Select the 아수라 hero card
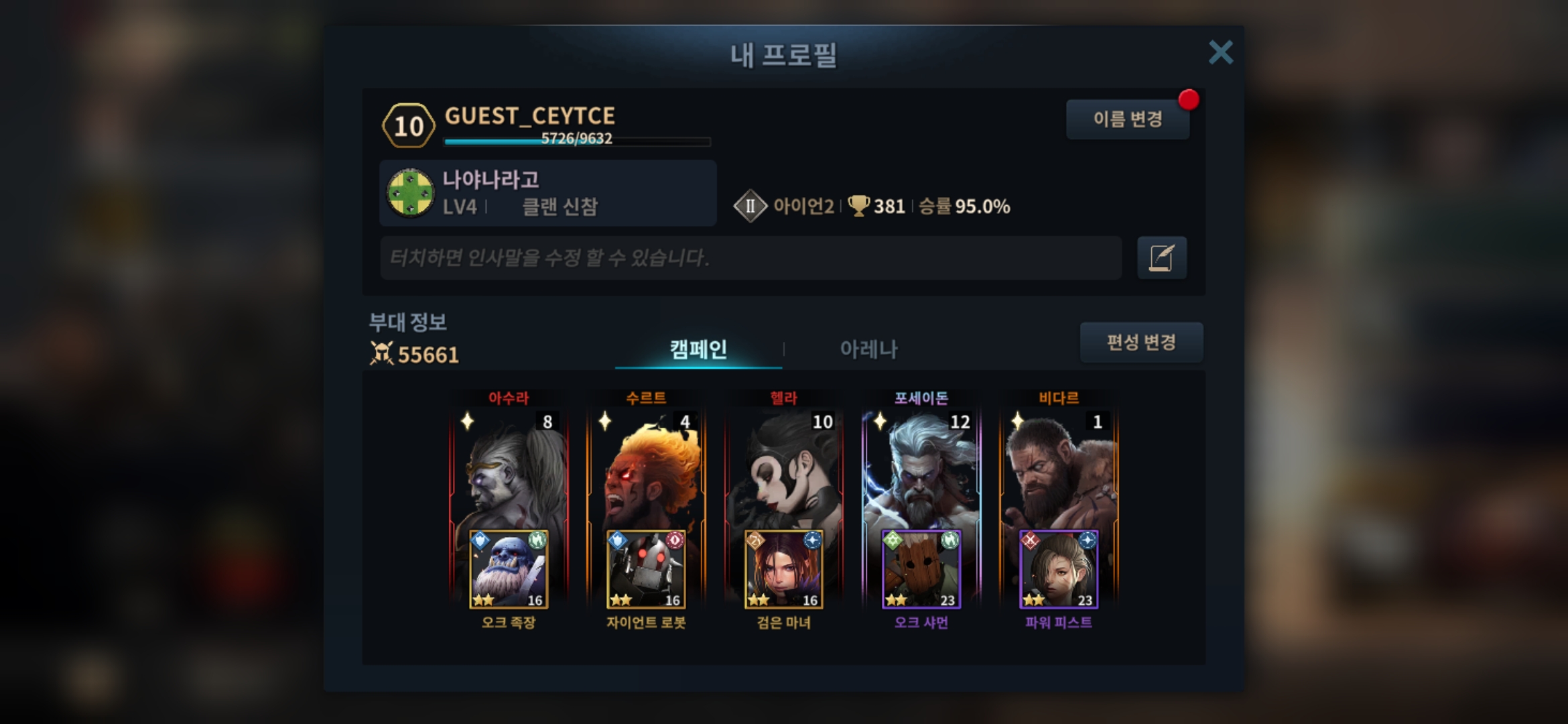 [509, 469]
